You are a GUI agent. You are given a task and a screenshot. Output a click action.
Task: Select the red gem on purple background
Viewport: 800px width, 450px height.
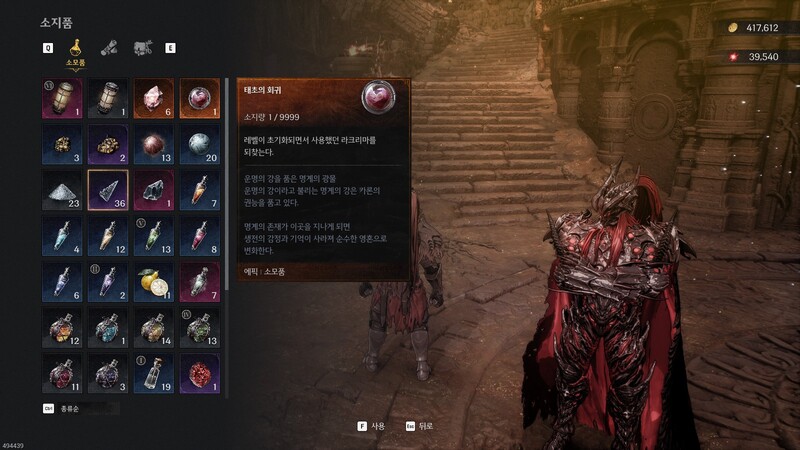198,372
